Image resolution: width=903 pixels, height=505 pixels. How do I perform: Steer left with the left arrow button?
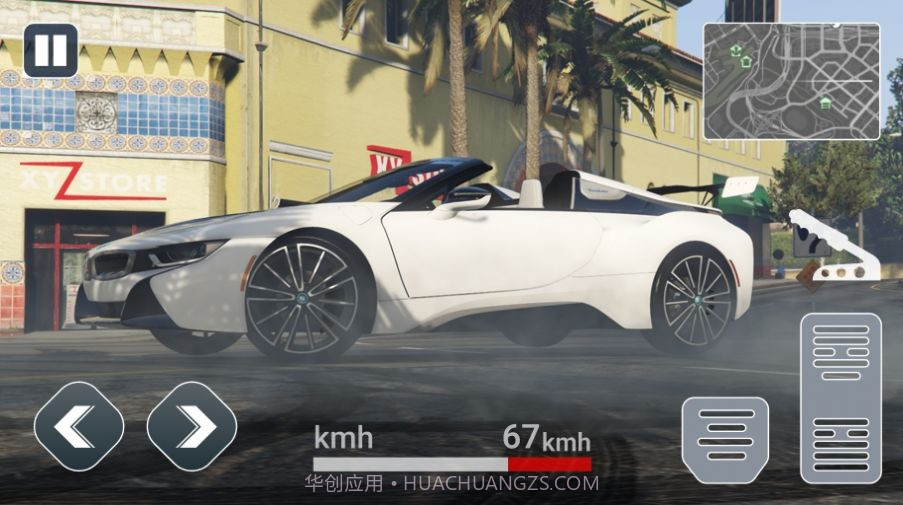(79, 427)
